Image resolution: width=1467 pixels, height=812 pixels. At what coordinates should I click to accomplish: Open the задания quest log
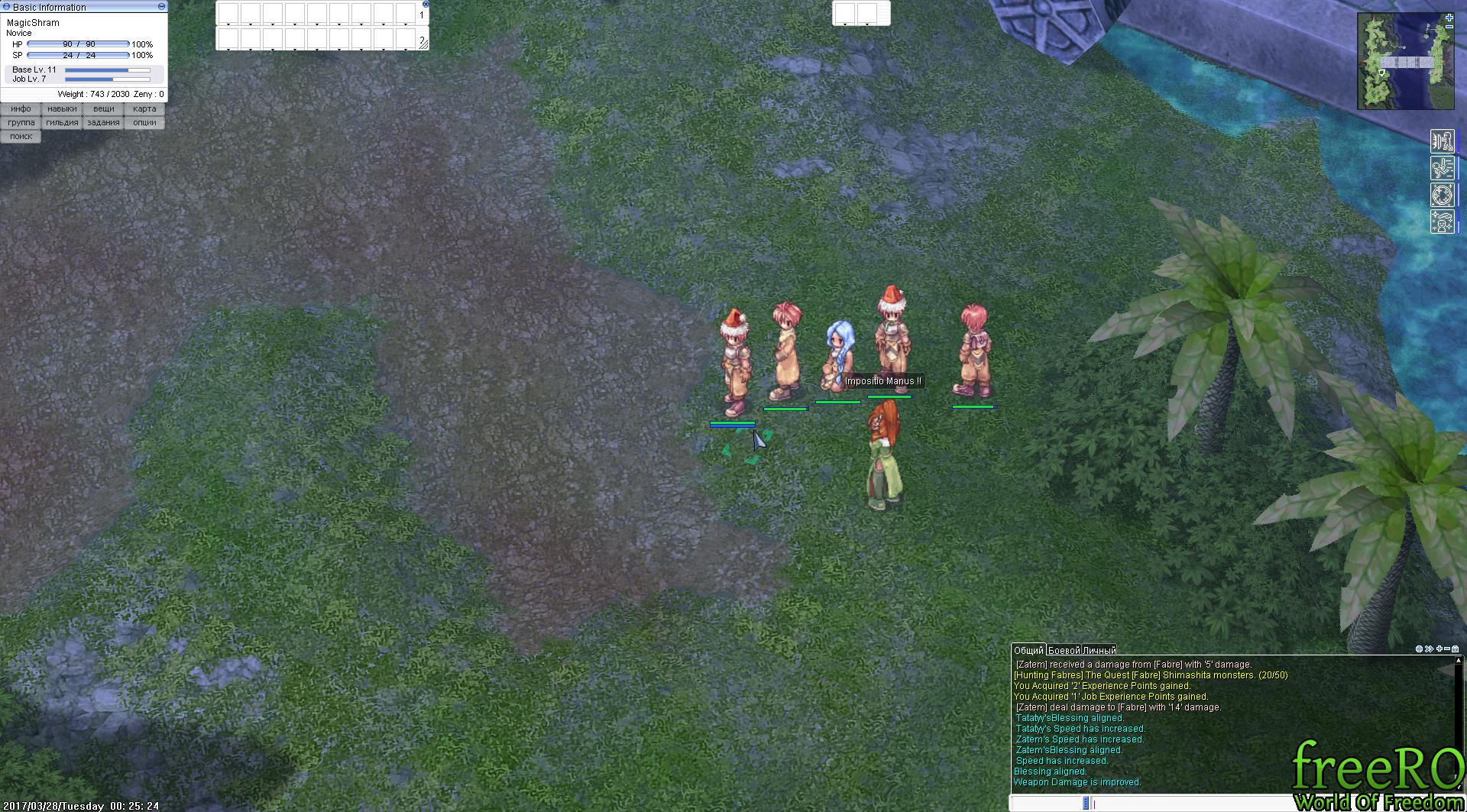(103, 123)
